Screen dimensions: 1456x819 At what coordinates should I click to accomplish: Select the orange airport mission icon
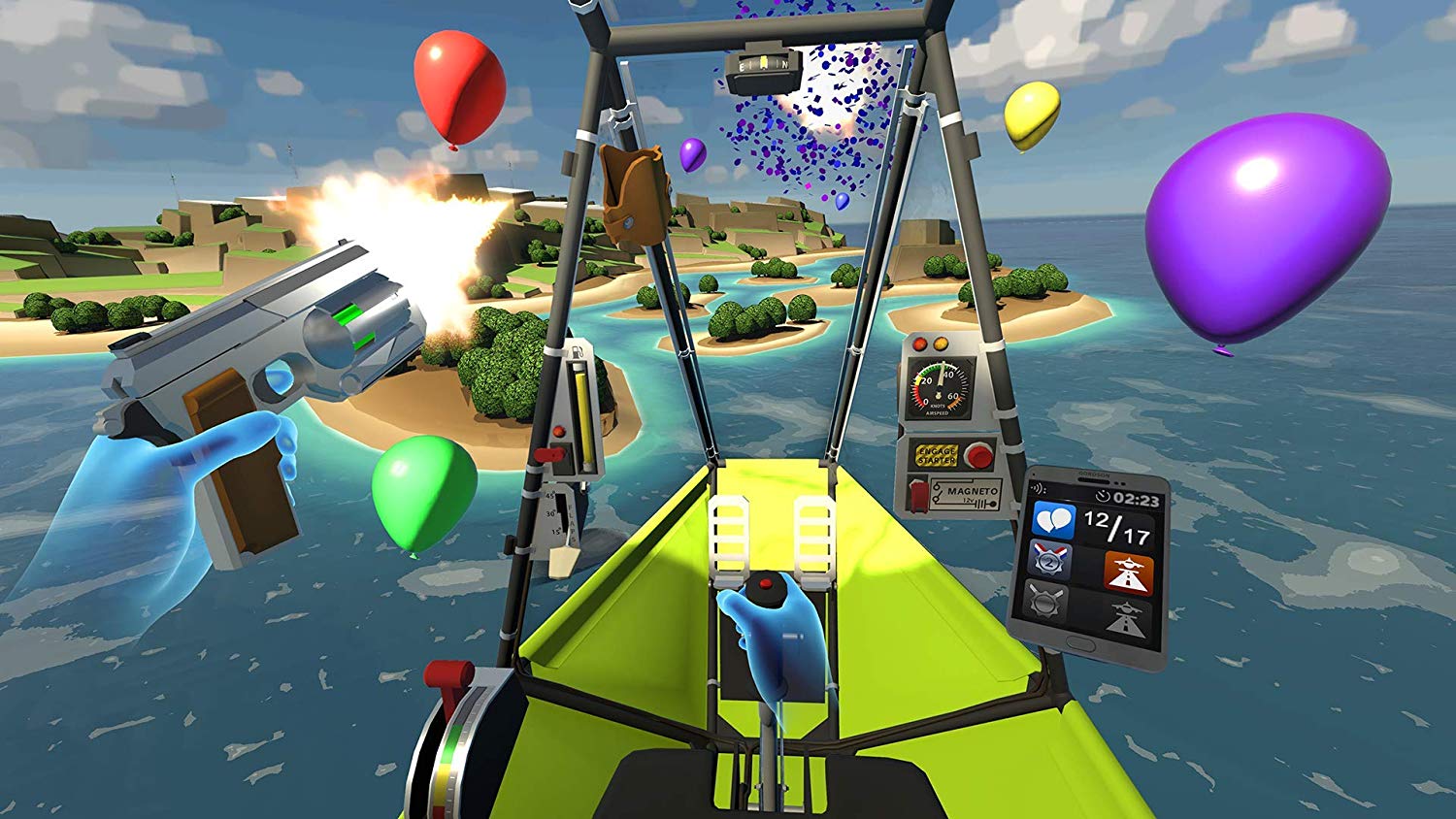(x=1129, y=573)
